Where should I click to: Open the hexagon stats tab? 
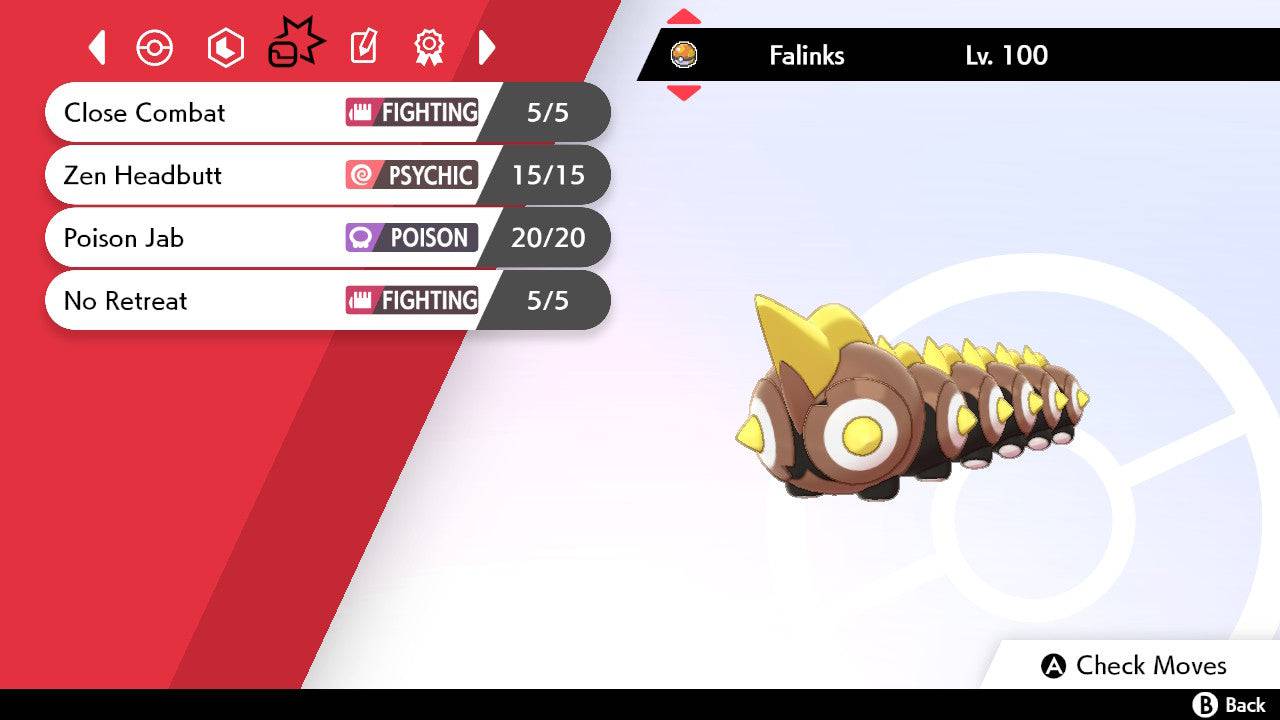(225, 48)
